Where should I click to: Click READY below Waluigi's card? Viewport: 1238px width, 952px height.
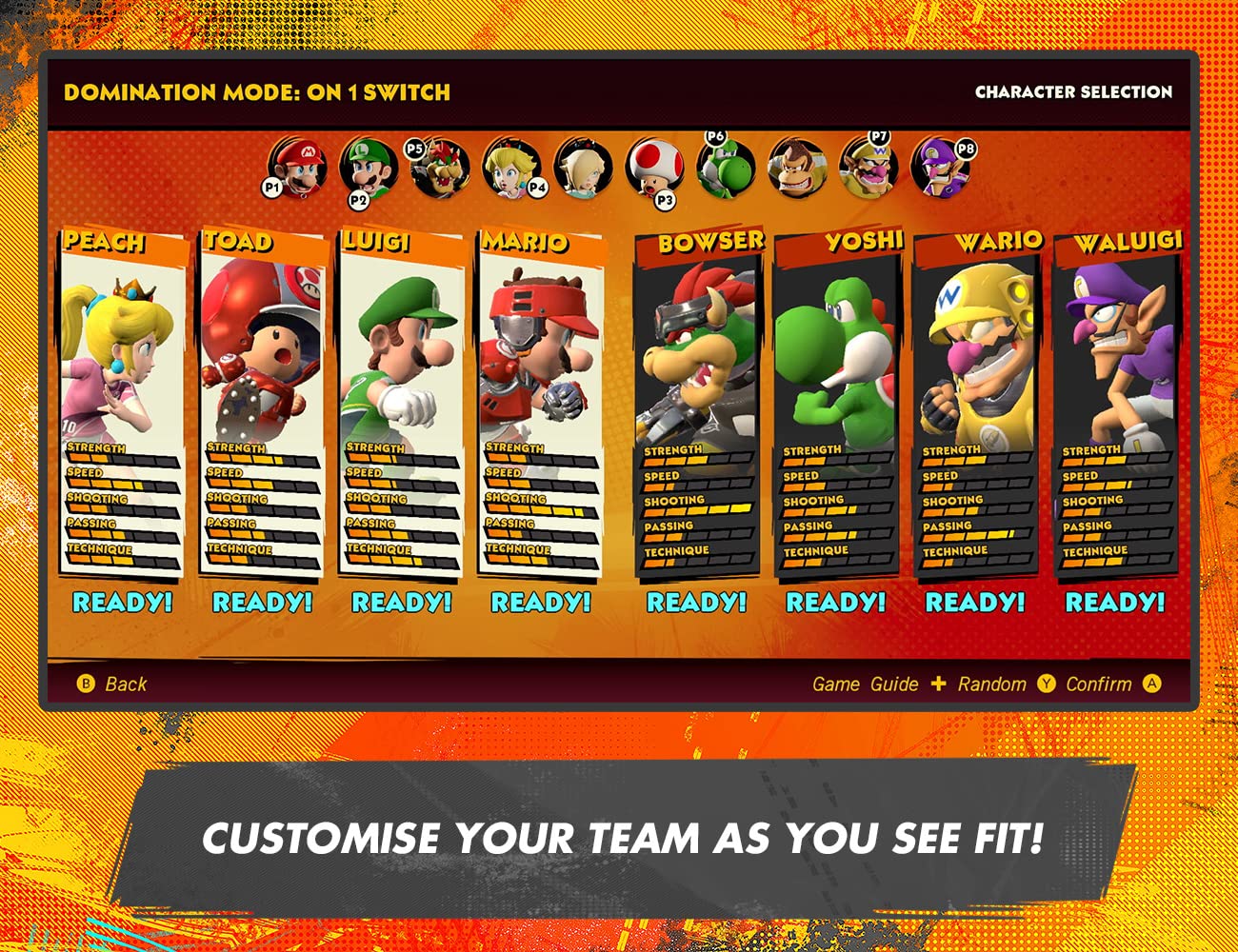(x=1114, y=602)
